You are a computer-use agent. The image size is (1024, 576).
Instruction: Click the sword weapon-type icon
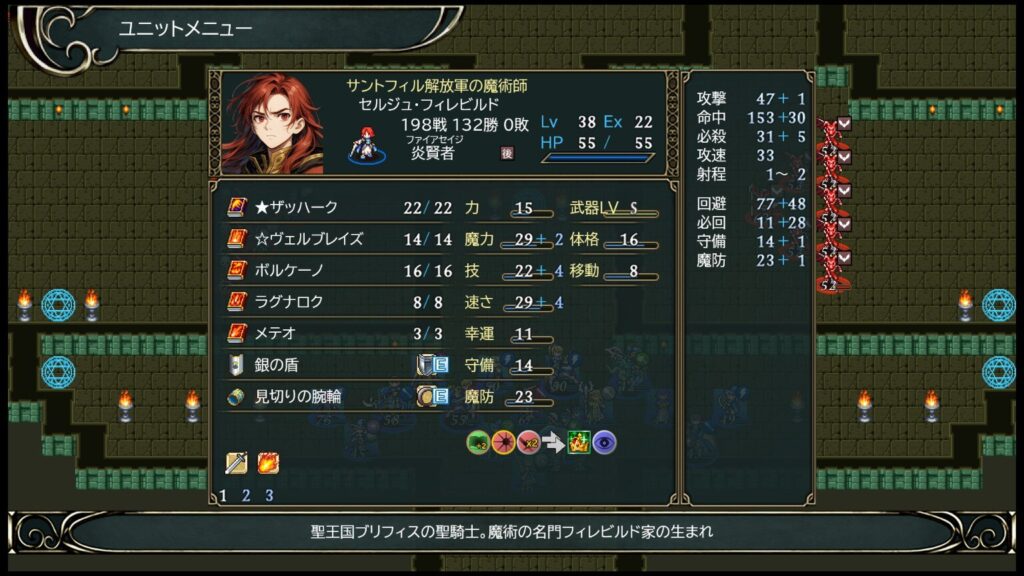237,463
